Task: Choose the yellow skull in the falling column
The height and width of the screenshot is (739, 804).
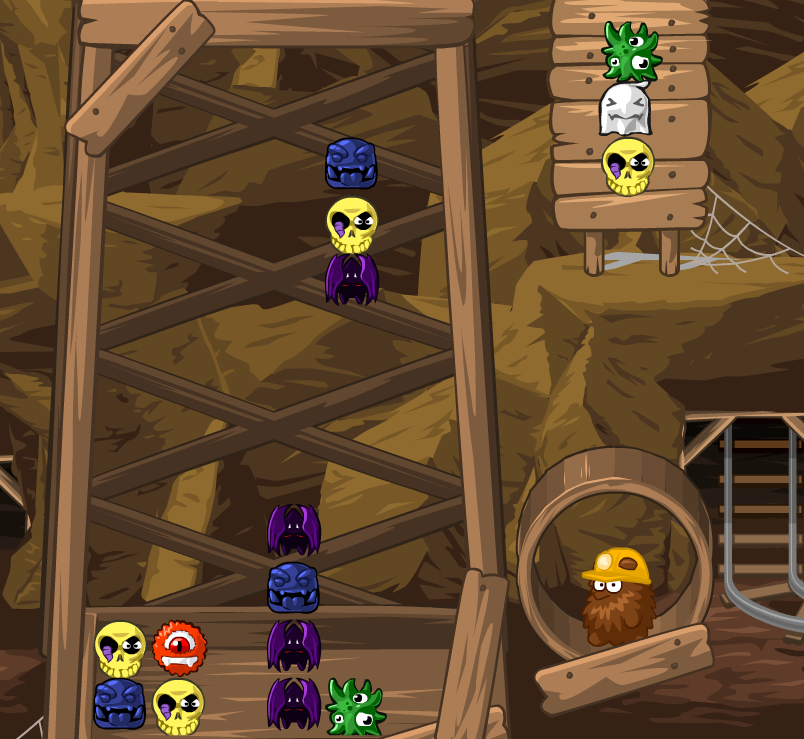Action: (x=352, y=223)
